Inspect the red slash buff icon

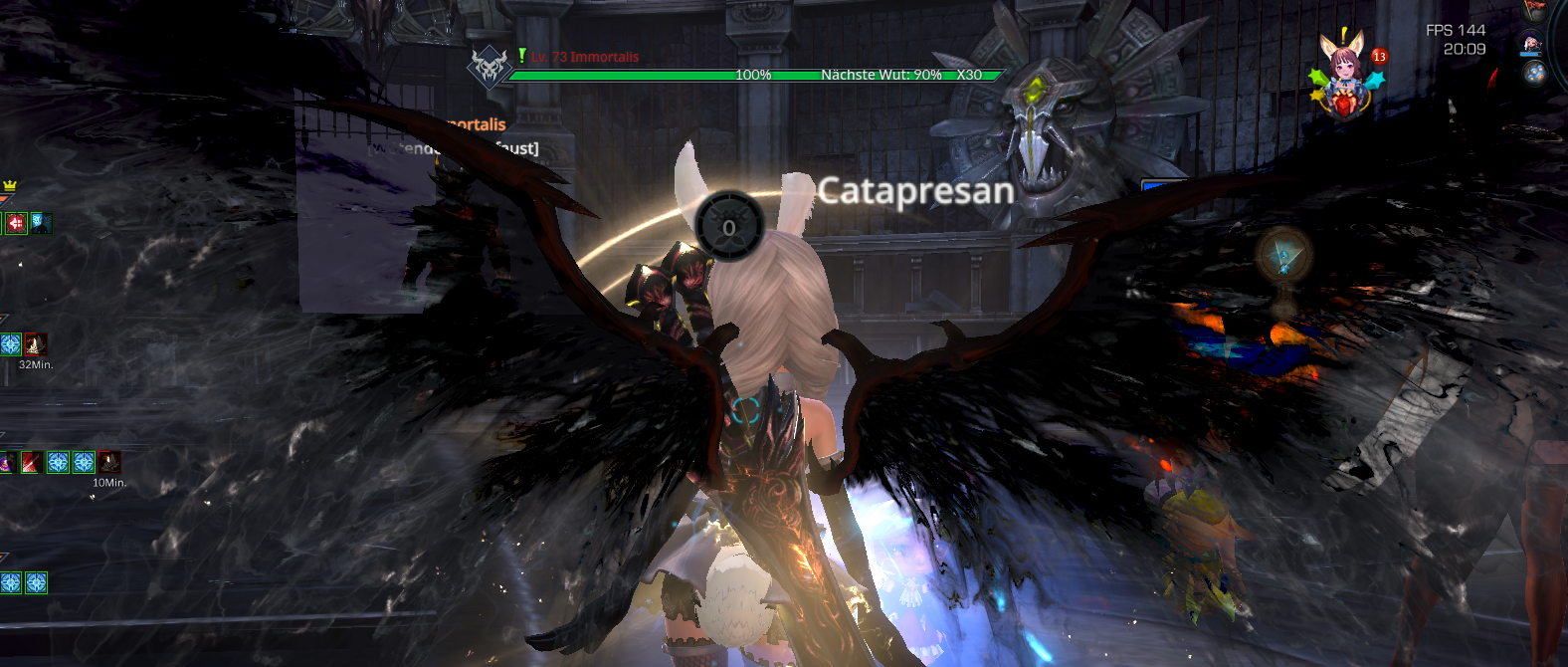[32, 462]
